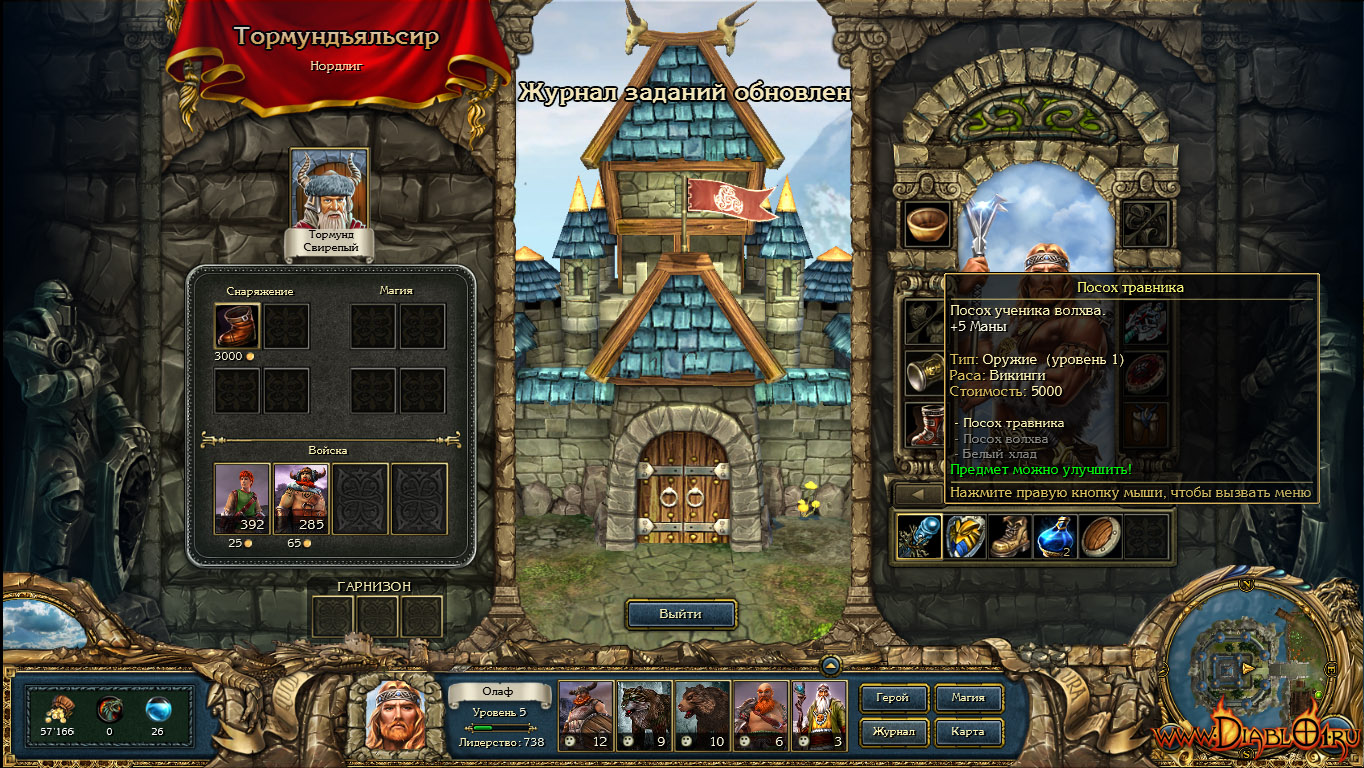Open the Журнал quest journal
The image size is (1364, 768).
(892, 732)
